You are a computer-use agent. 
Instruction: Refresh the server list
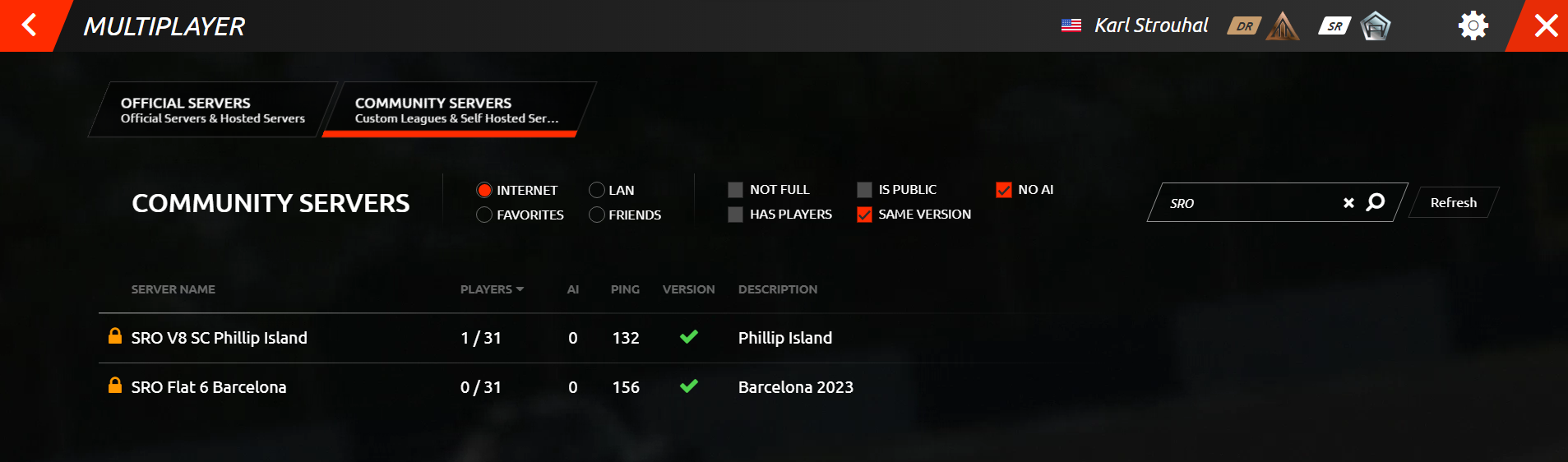pos(1453,202)
